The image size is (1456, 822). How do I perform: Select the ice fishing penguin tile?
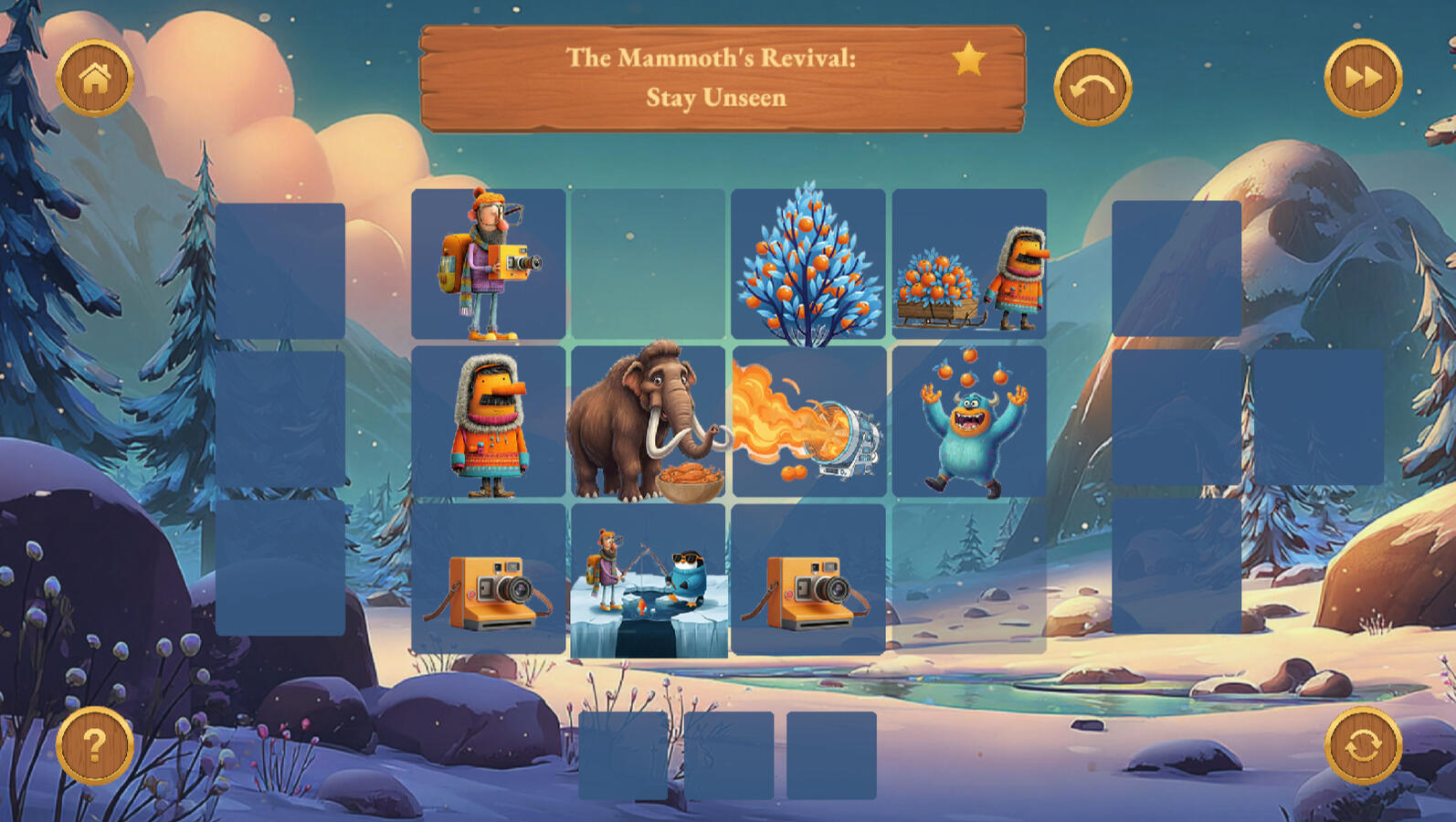[x=649, y=580]
